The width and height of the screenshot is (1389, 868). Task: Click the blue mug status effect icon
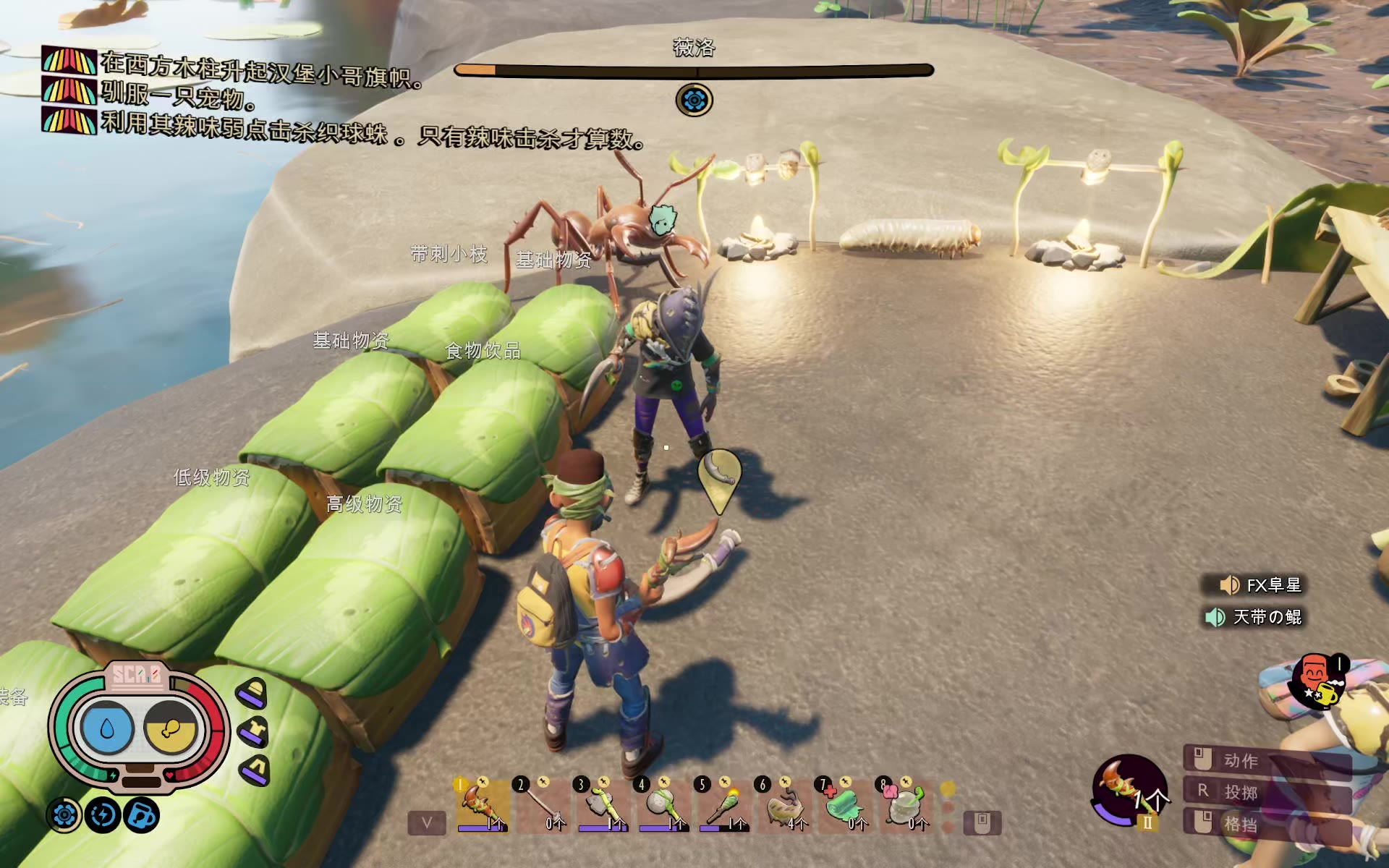(x=142, y=815)
